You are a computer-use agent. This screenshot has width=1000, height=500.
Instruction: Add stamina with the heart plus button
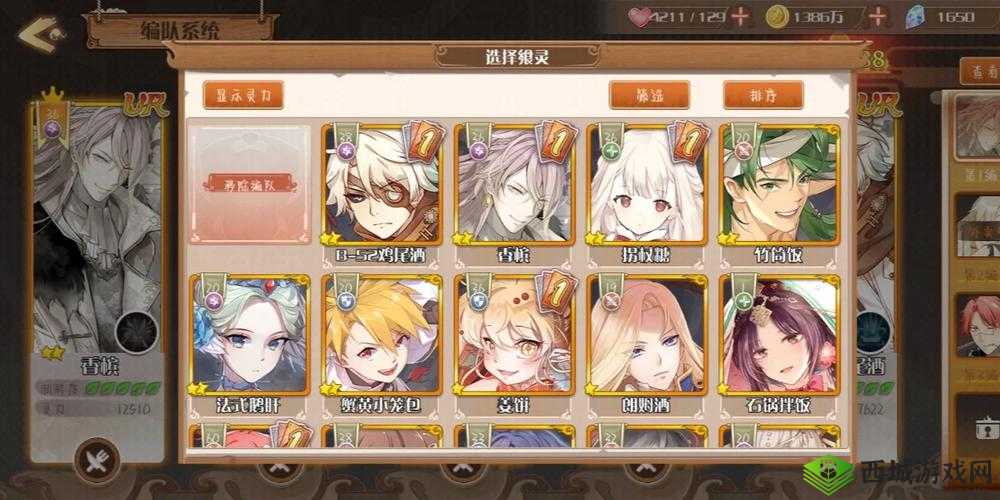[740, 16]
